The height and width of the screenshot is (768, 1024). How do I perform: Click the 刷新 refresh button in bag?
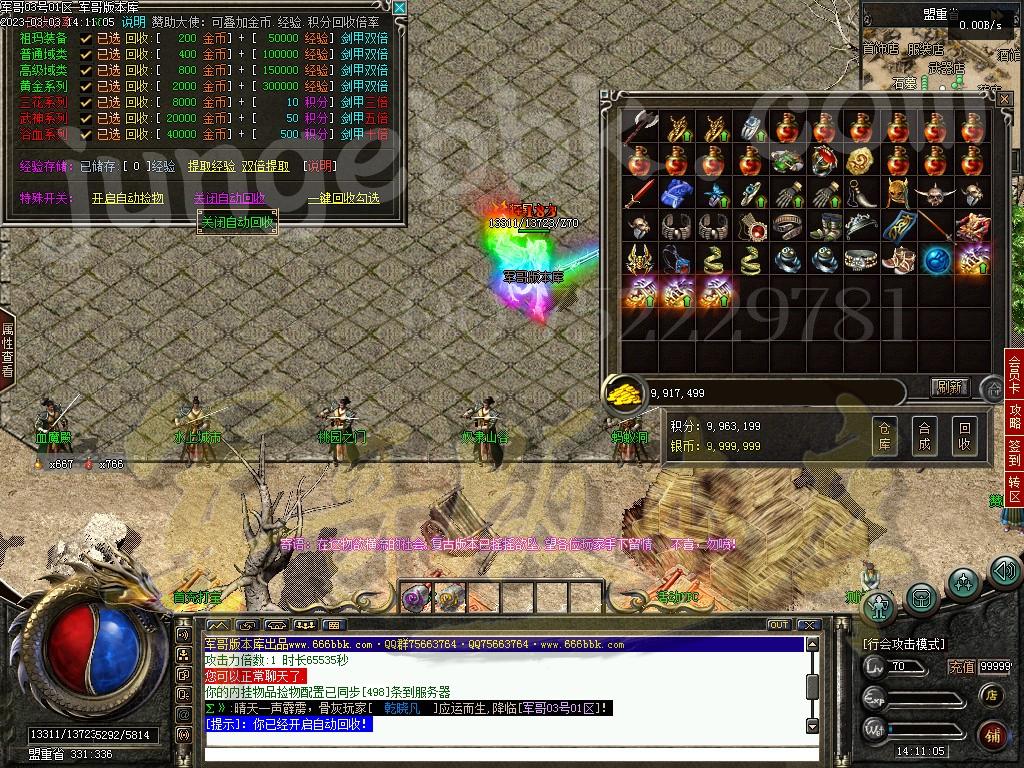(x=949, y=387)
